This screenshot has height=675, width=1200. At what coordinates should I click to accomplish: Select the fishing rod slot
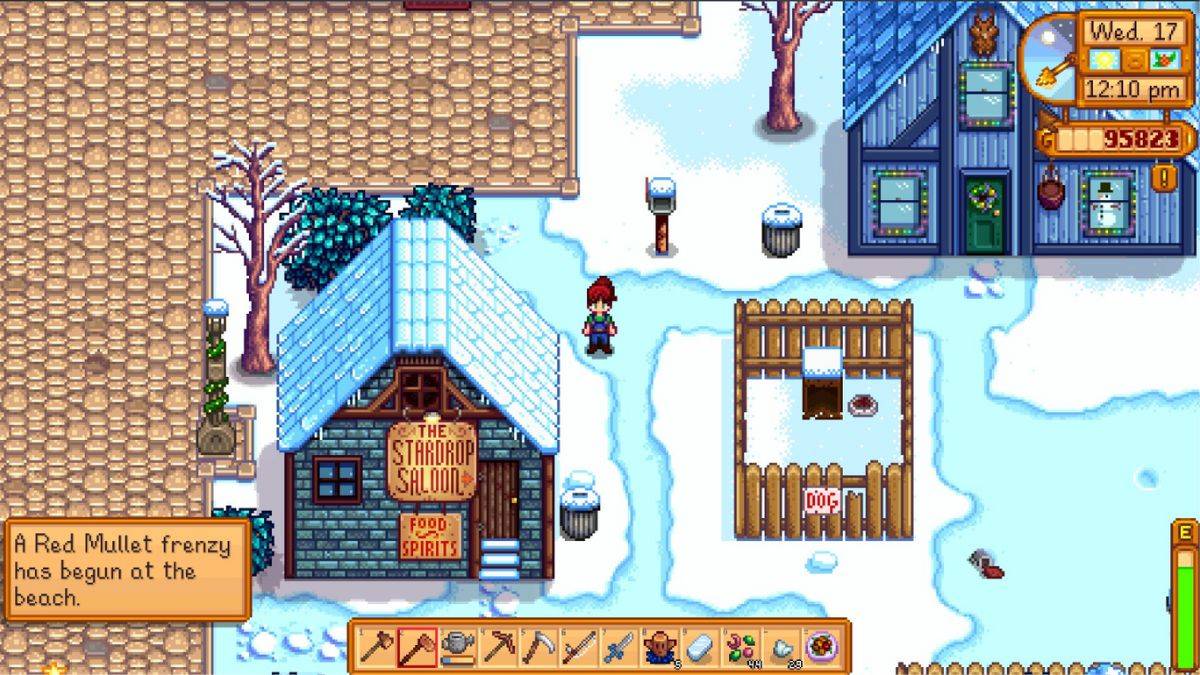pyautogui.click(x=579, y=647)
